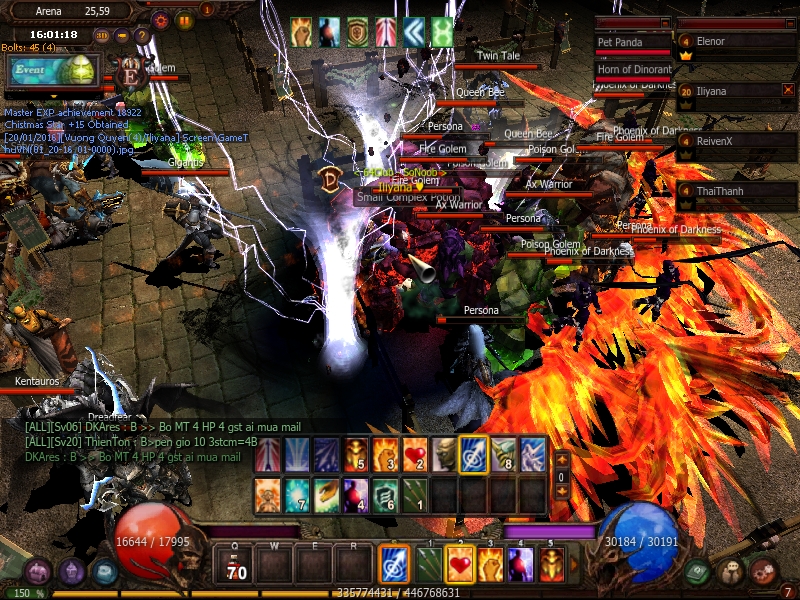The width and height of the screenshot is (800, 600).
Task: Click the fist buff icon
Action: 302,32
